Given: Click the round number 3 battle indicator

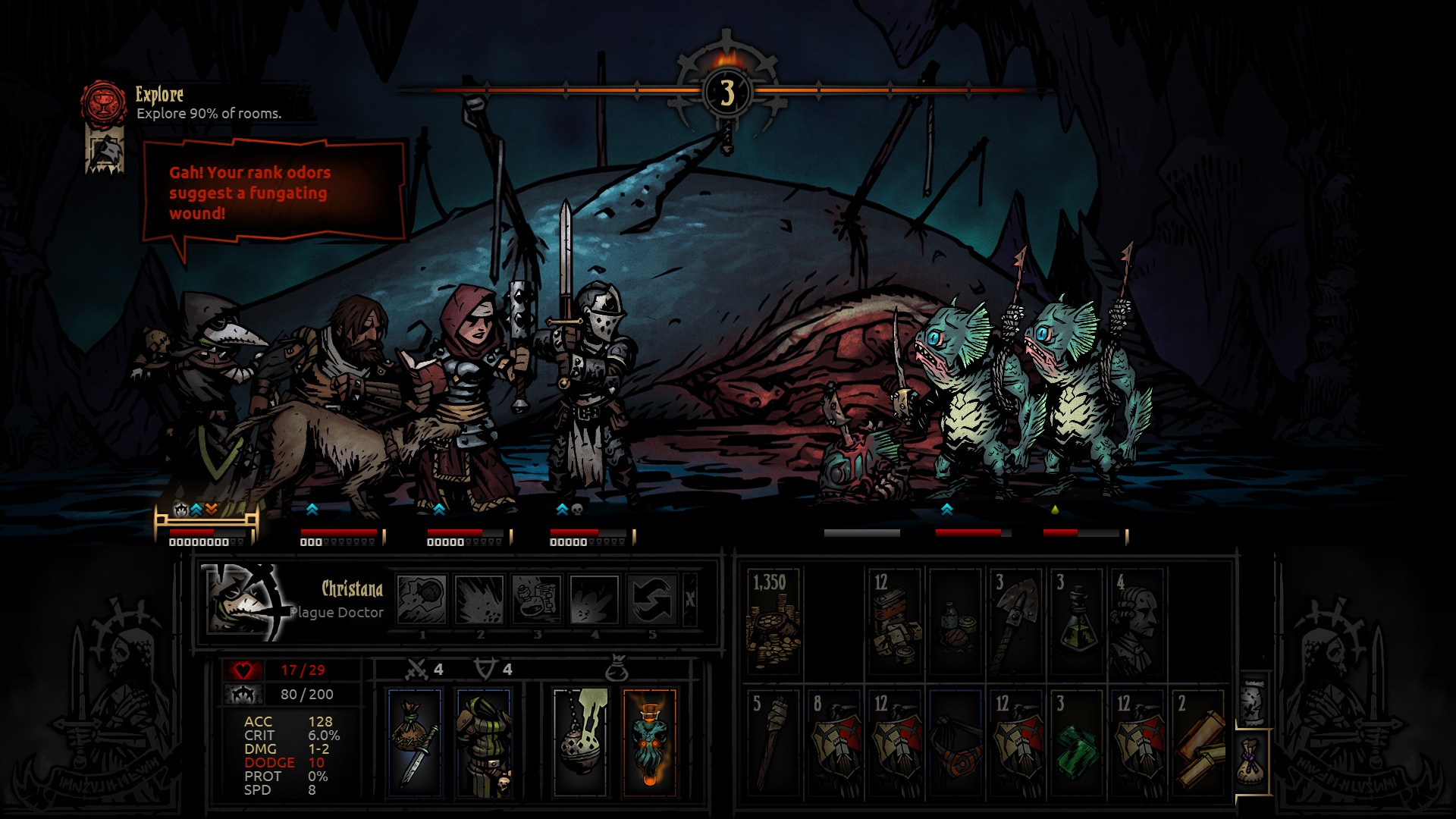Looking at the screenshot, I should [x=726, y=91].
